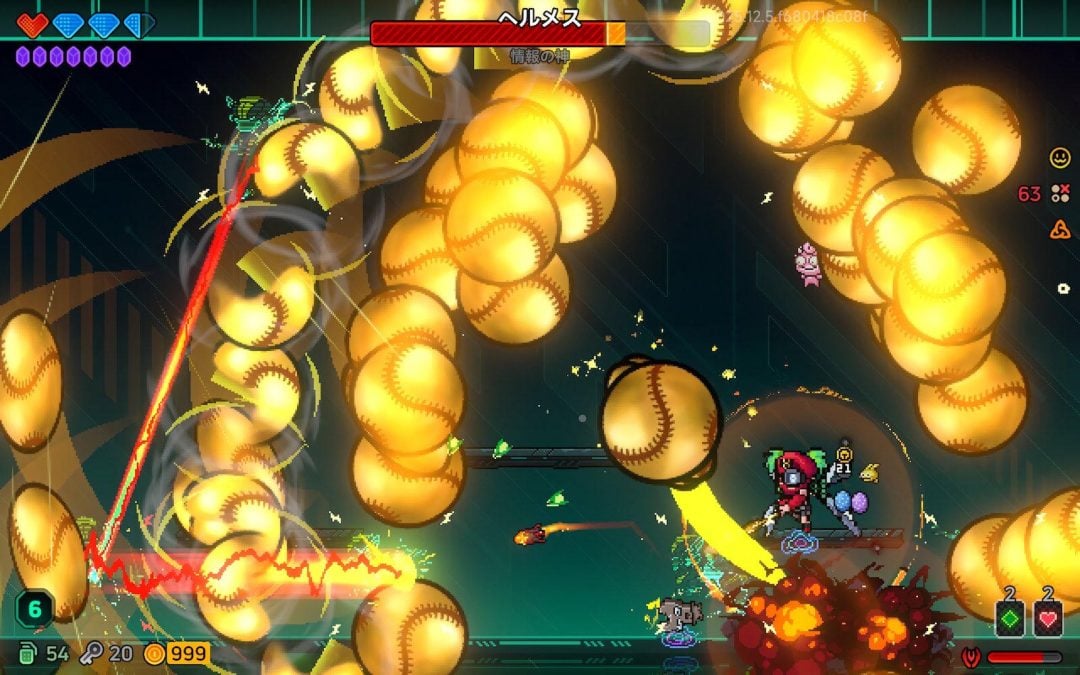Click the yellow smiley face status icon
The width and height of the screenshot is (1080, 675).
(x=1059, y=157)
